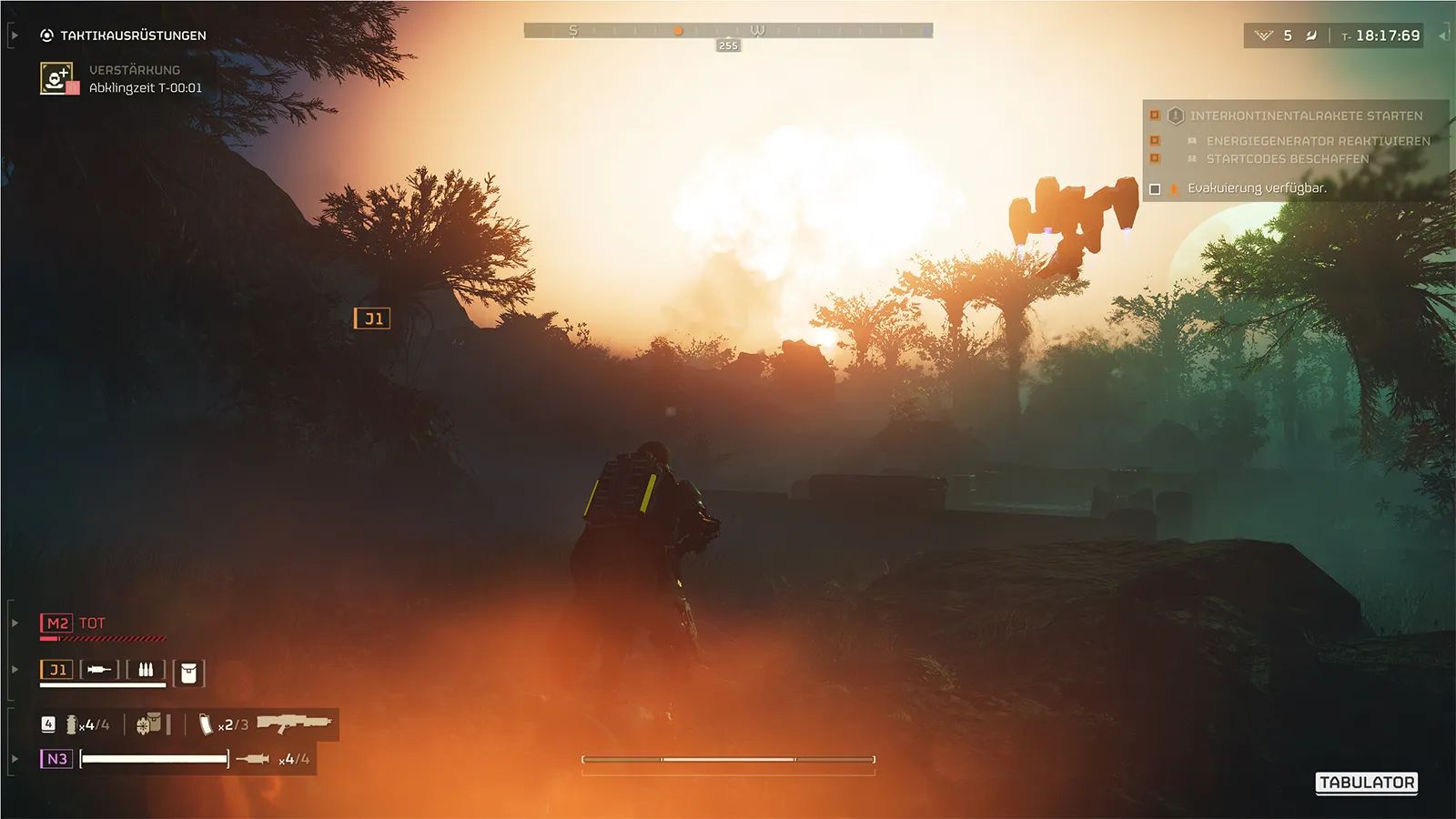
Task: Click the grenade icon showing x4/4
Action: (72, 724)
